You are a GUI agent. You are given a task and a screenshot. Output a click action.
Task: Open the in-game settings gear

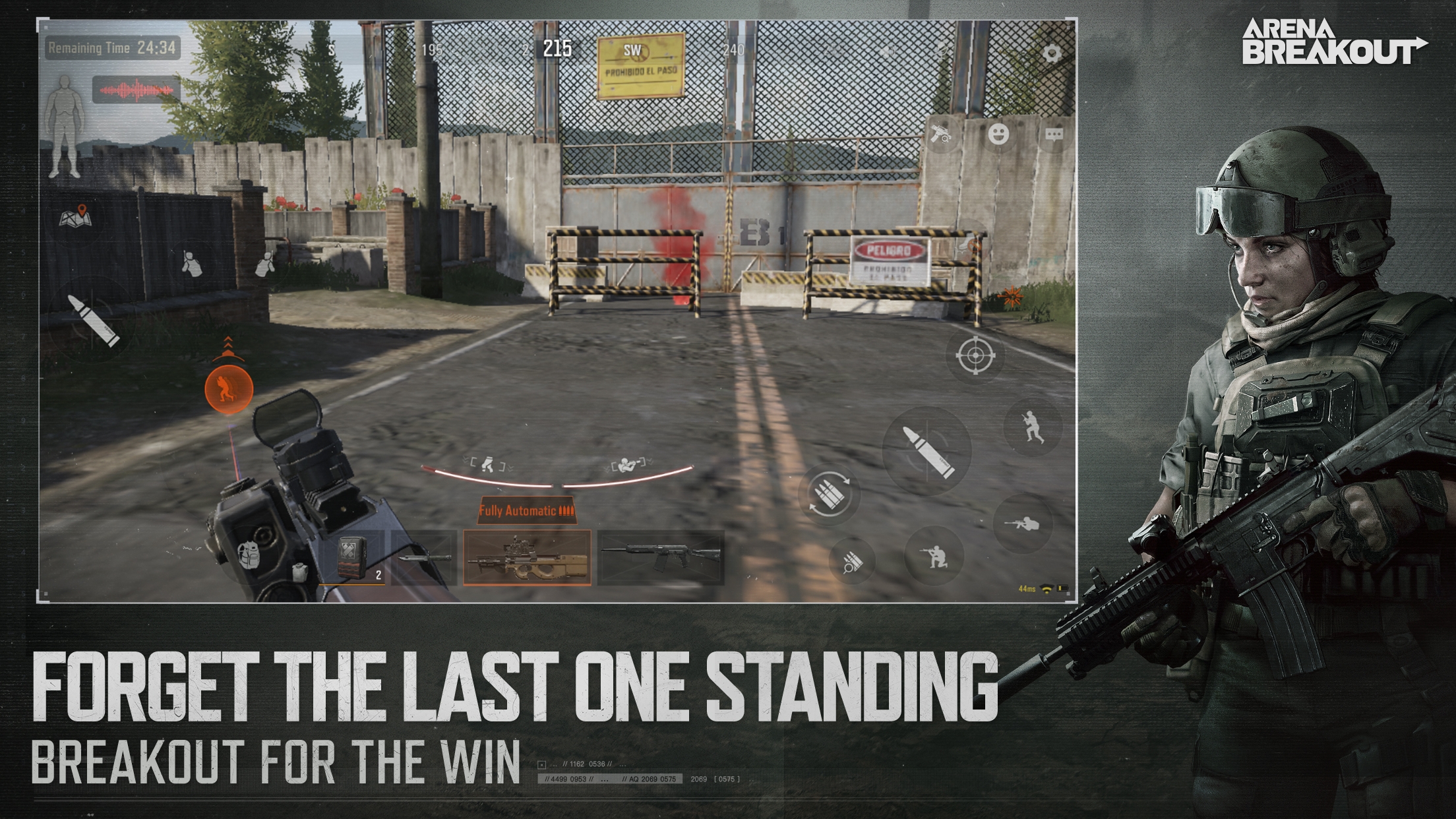1052,53
